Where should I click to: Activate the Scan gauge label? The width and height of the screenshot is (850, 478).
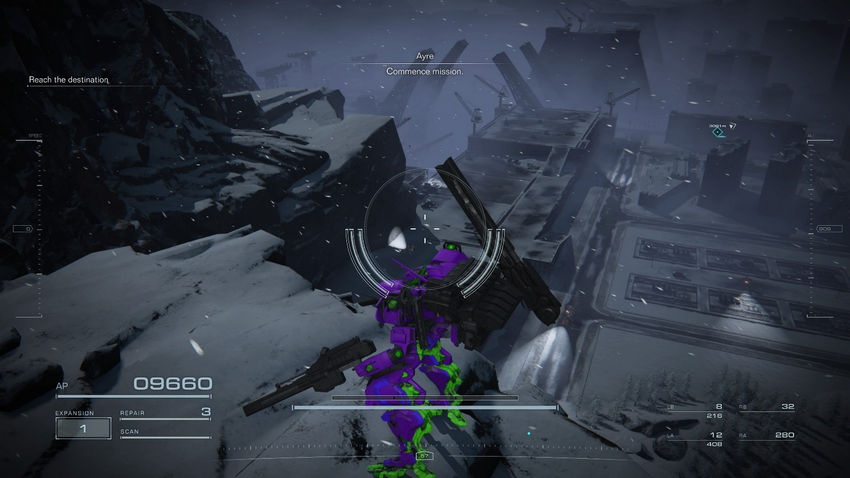130,432
